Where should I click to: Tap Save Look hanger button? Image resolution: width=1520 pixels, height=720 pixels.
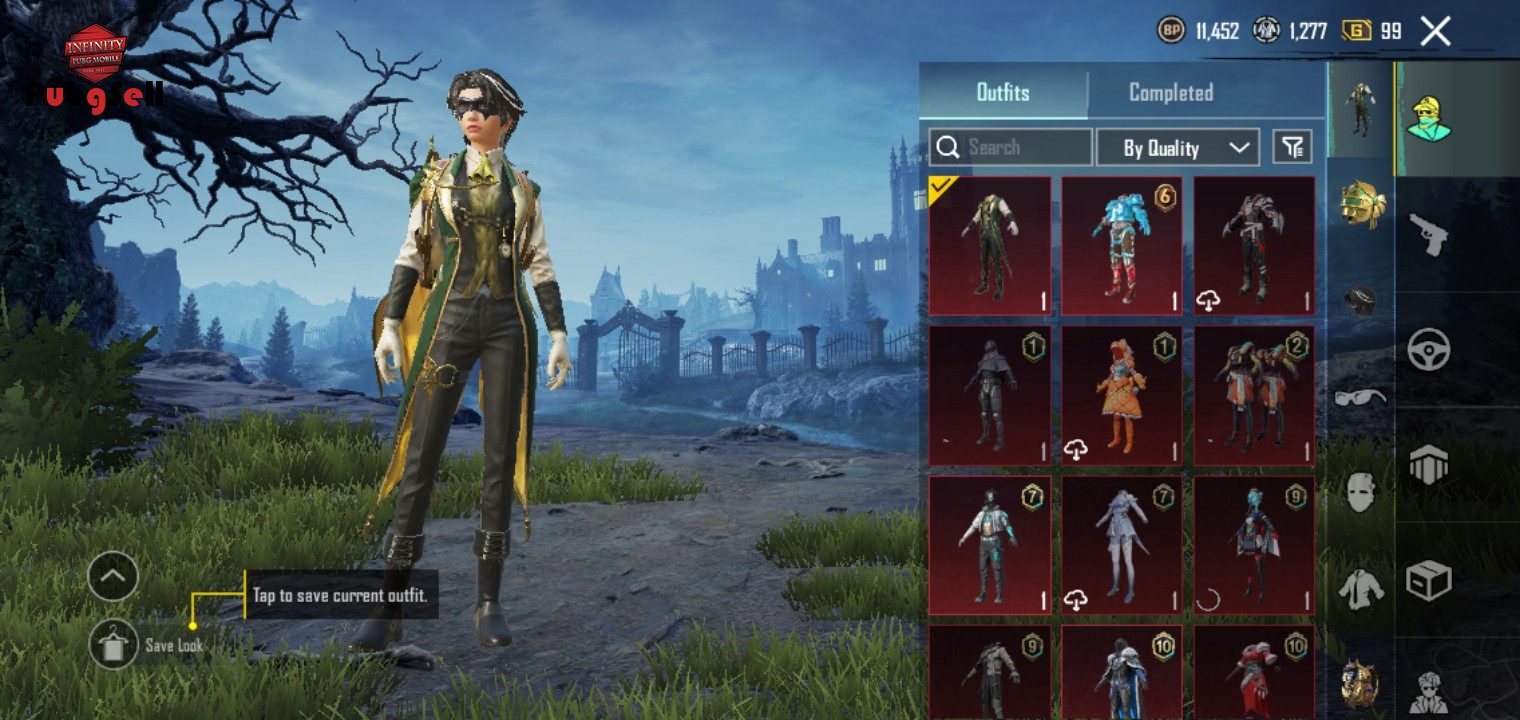click(x=113, y=645)
